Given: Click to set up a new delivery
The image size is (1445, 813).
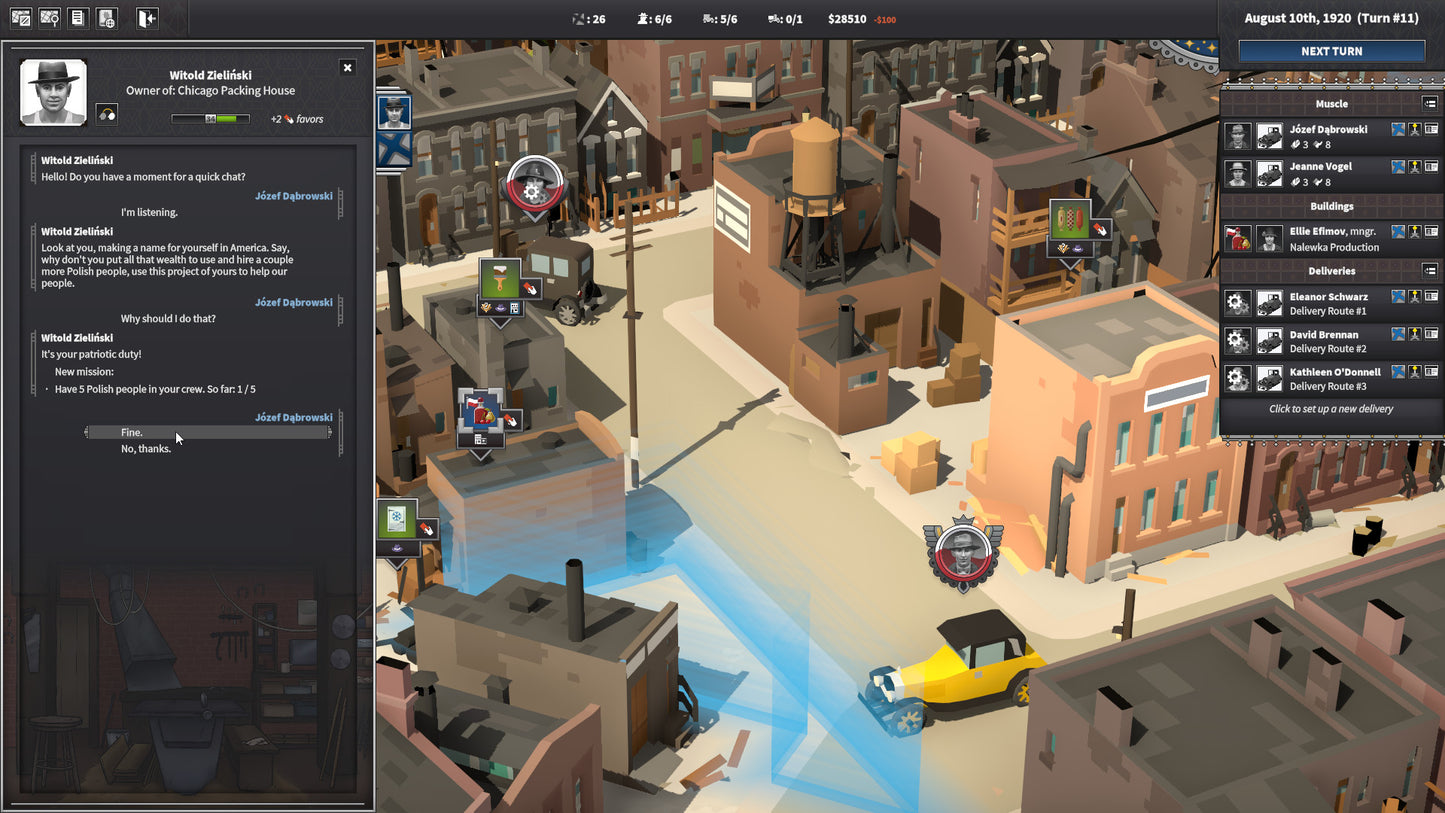Looking at the screenshot, I should pyautogui.click(x=1330, y=408).
